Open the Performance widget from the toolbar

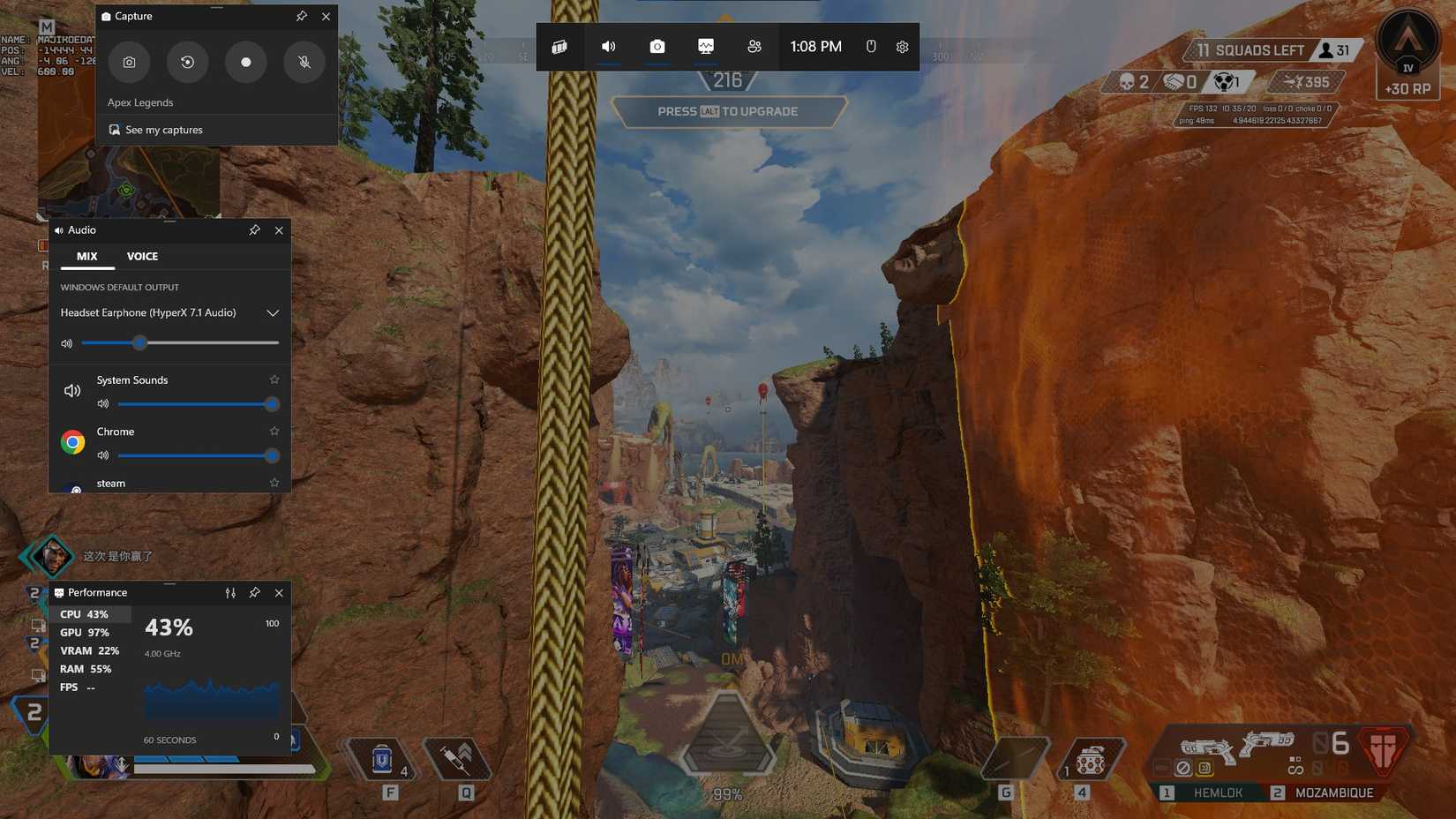coord(704,46)
